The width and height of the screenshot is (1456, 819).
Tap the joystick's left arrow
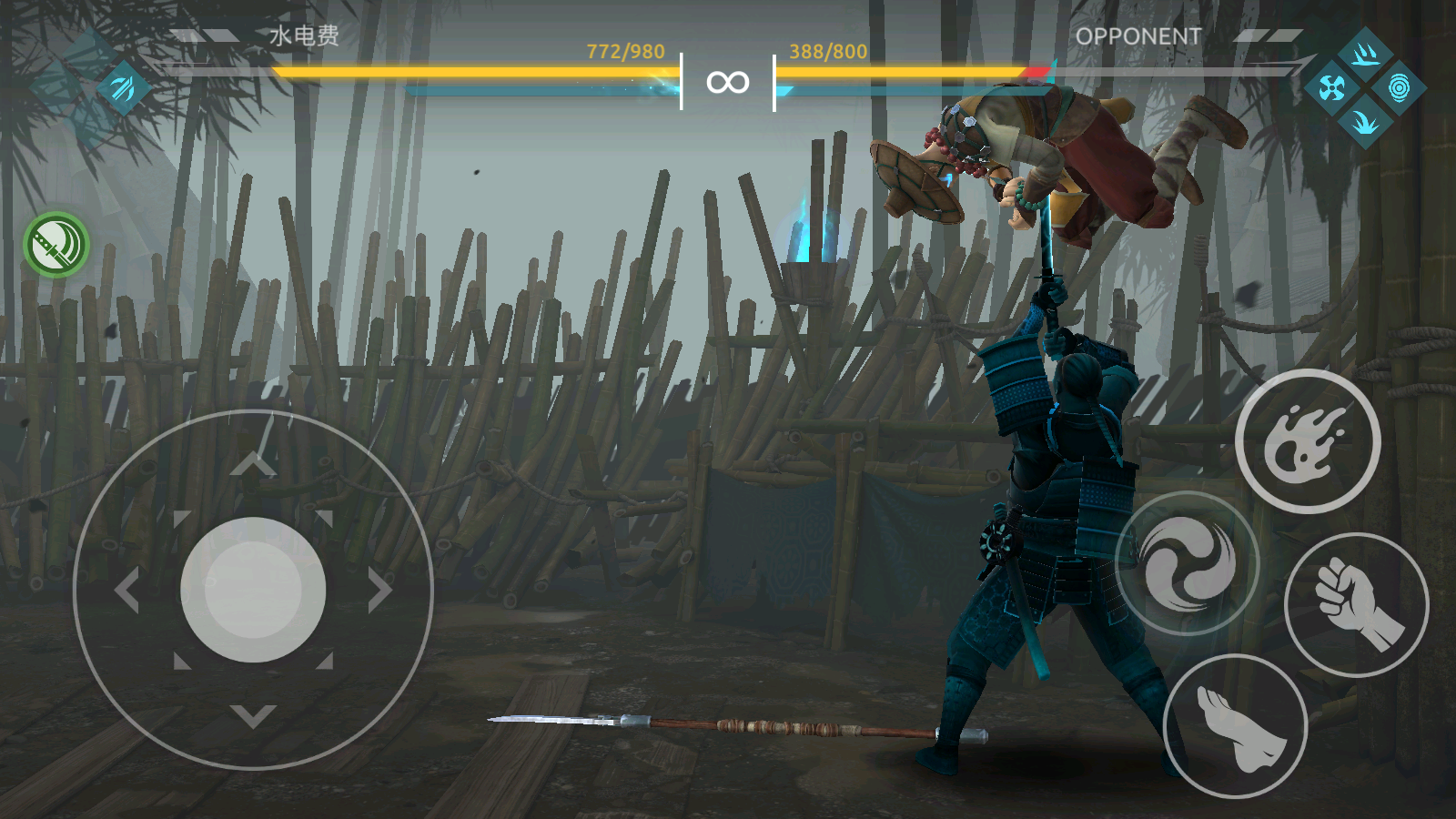[x=126, y=591]
